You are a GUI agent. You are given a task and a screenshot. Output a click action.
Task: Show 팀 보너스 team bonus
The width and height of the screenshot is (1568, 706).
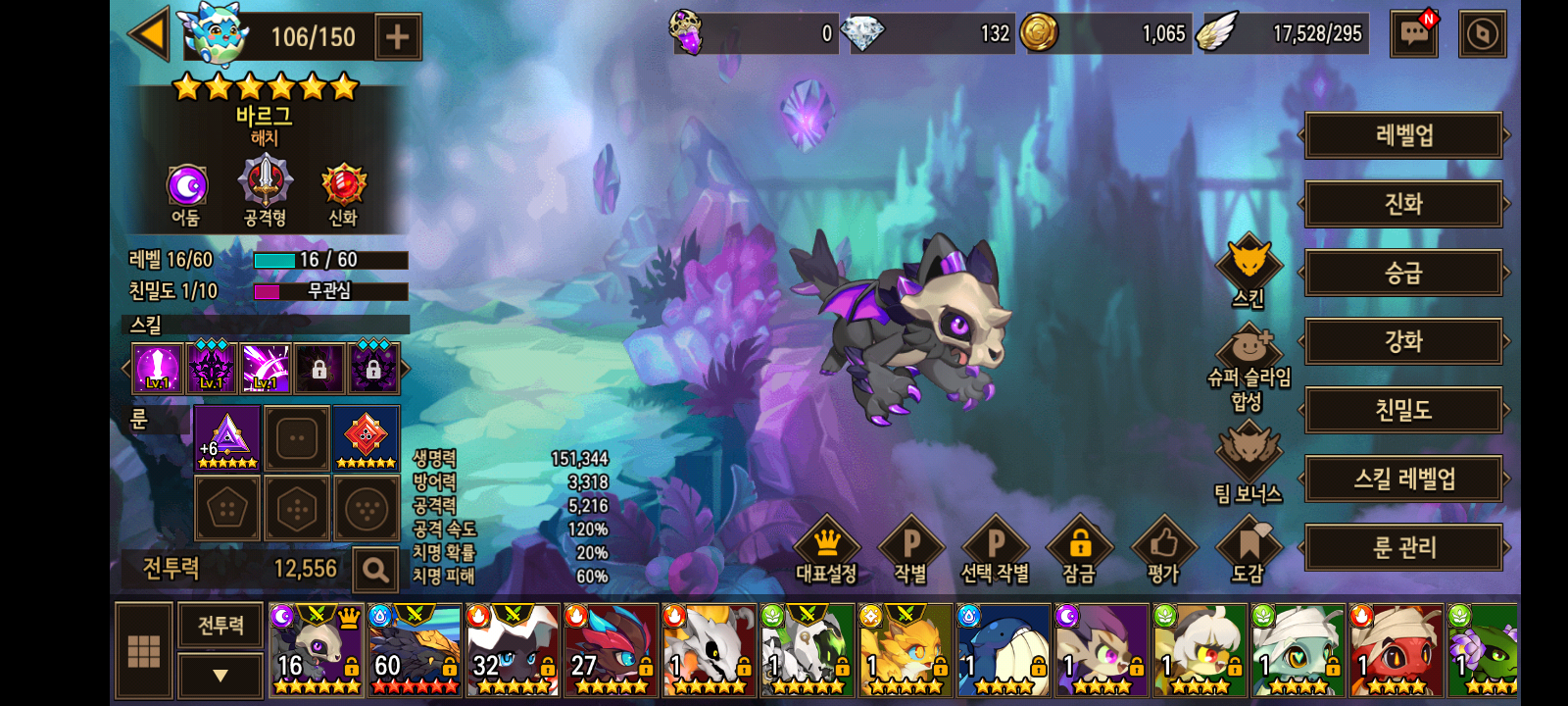(1248, 463)
